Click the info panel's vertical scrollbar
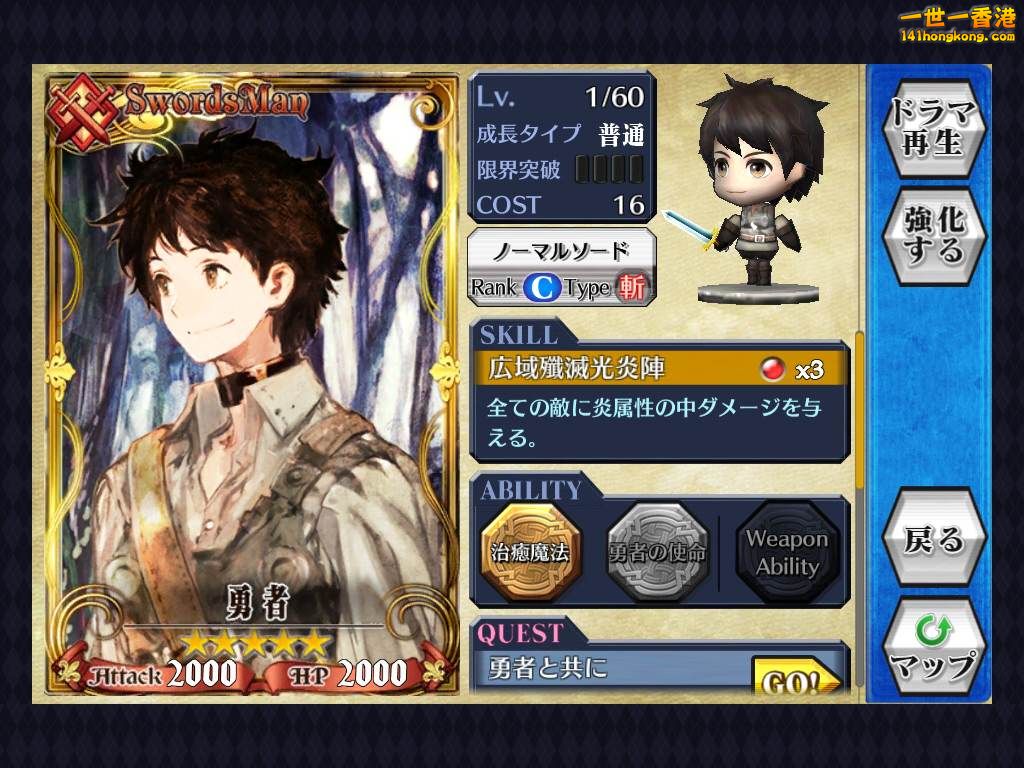1024x768 pixels. [859, 410]
